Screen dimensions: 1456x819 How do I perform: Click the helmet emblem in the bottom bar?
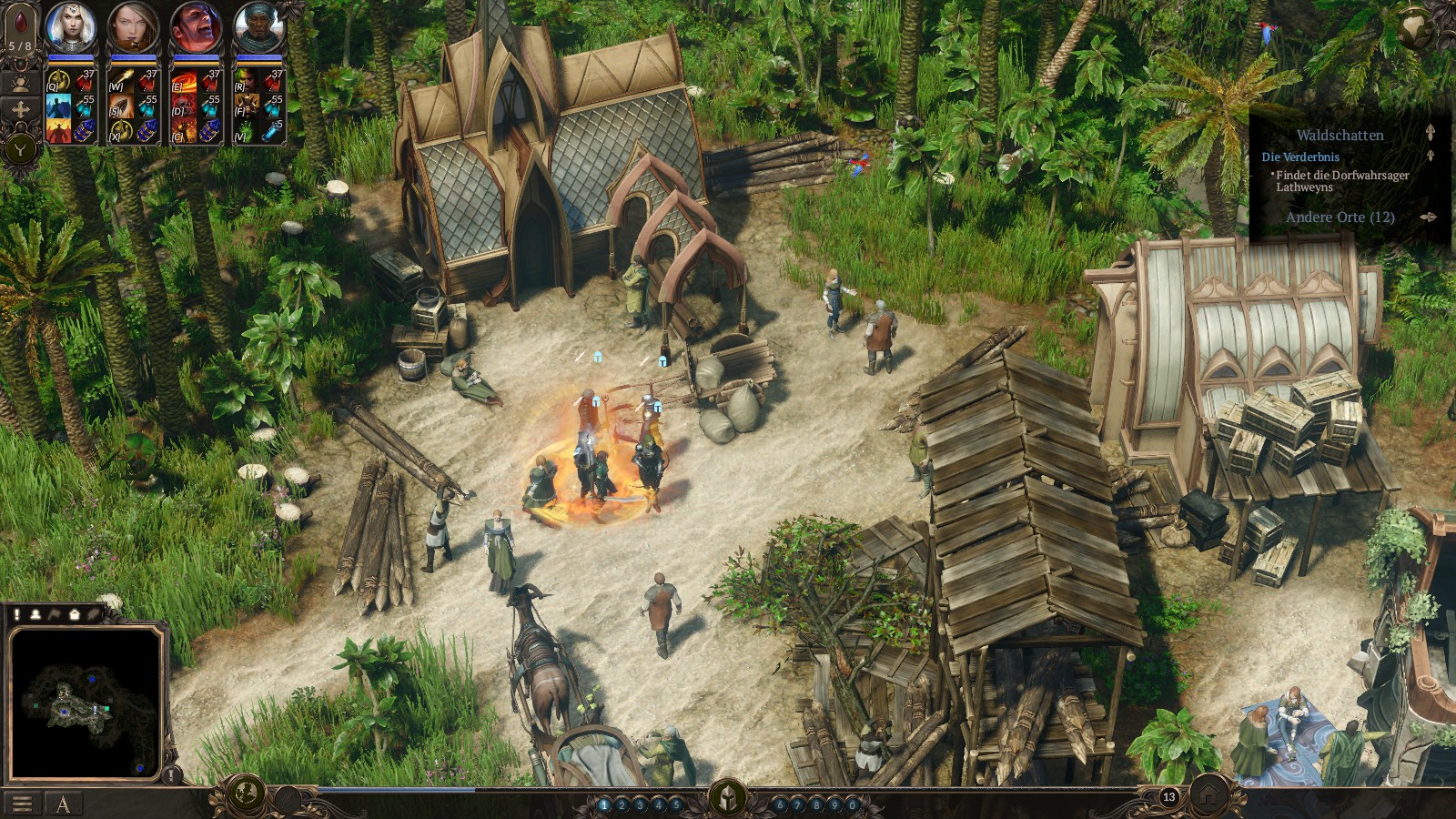click(728, 797)
